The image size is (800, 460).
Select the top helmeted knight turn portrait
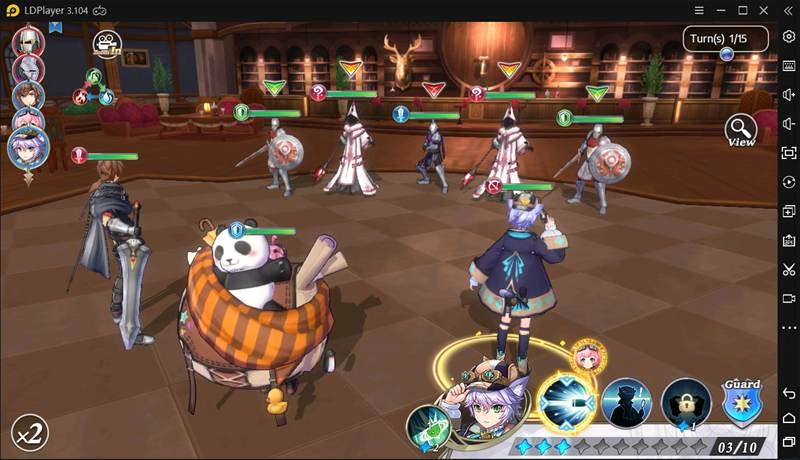click(27, 41)
